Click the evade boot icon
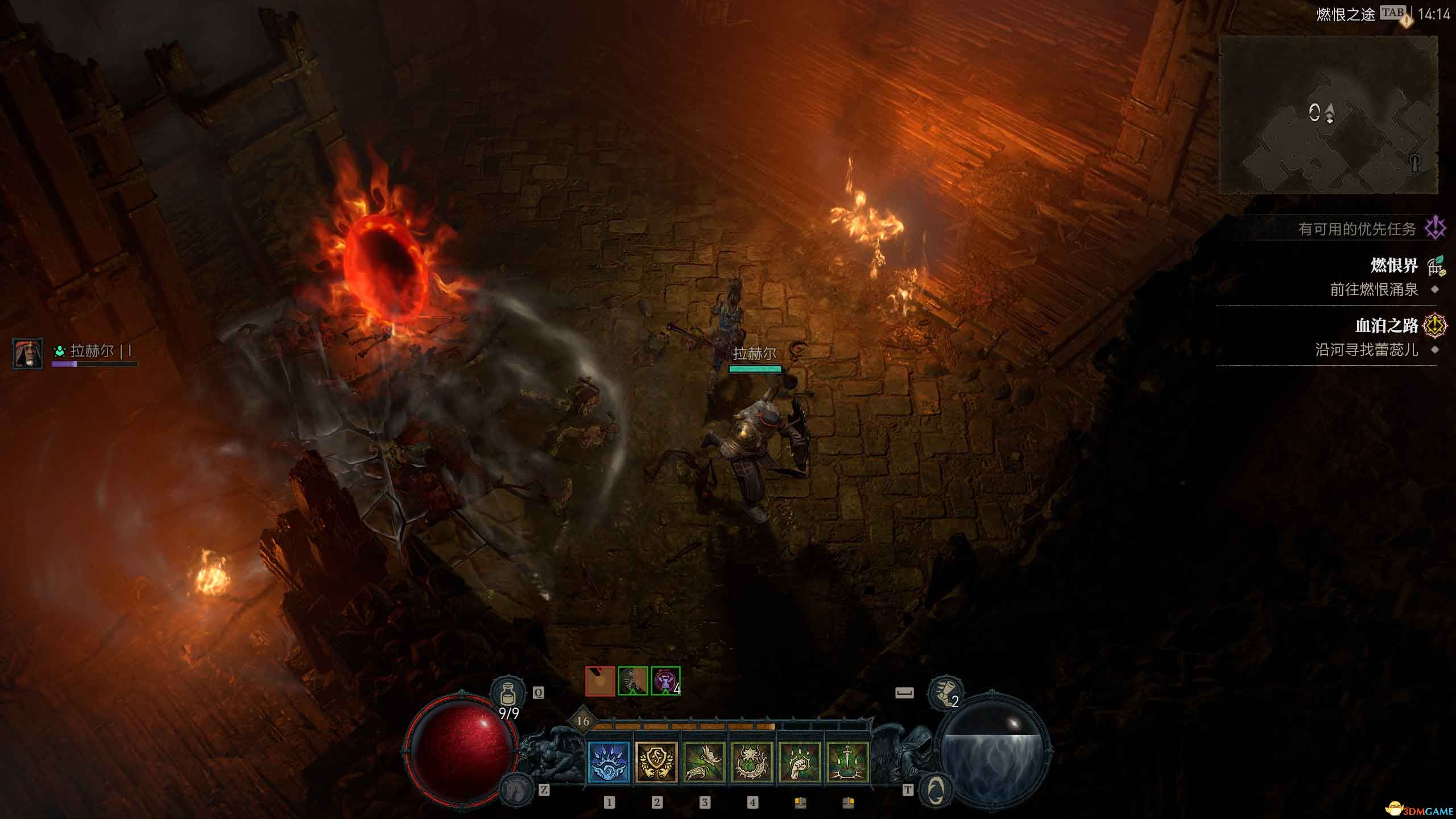The image size is (1456, 819). coord(945,693)
